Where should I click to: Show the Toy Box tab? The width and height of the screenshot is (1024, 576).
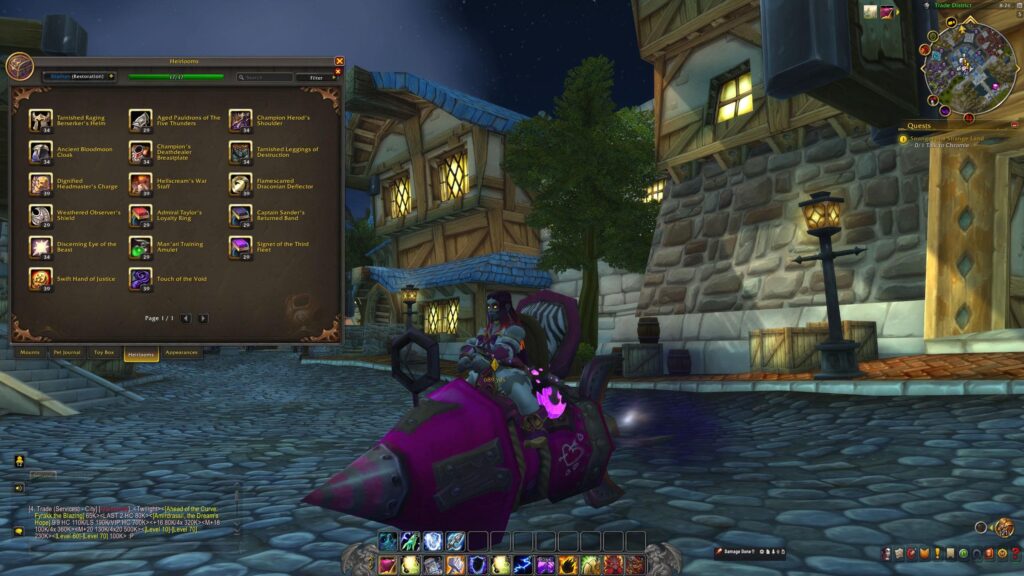(104, 353)
